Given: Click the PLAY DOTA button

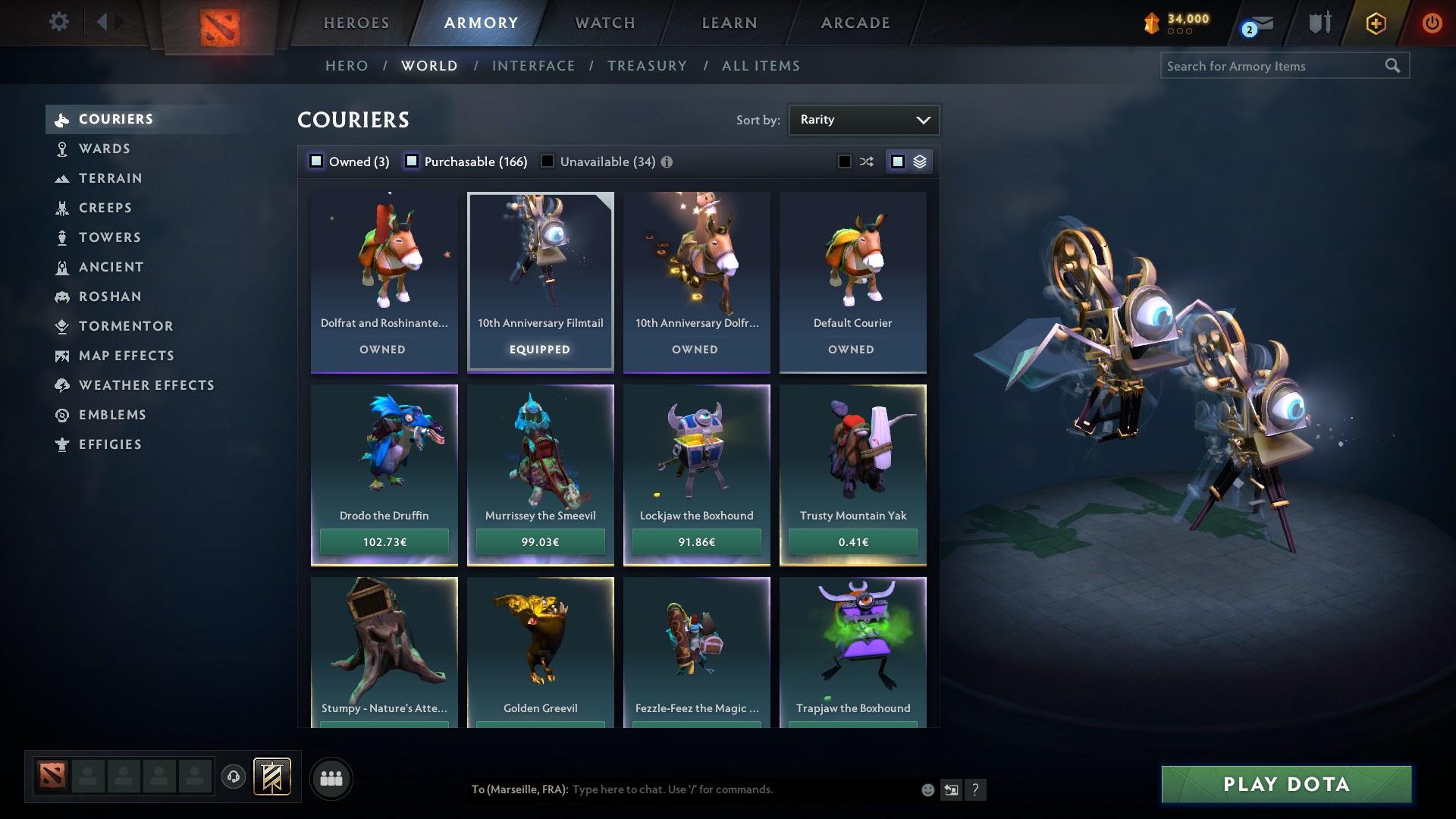Looking at the screenshot, I should click(x=1285, y=784).
